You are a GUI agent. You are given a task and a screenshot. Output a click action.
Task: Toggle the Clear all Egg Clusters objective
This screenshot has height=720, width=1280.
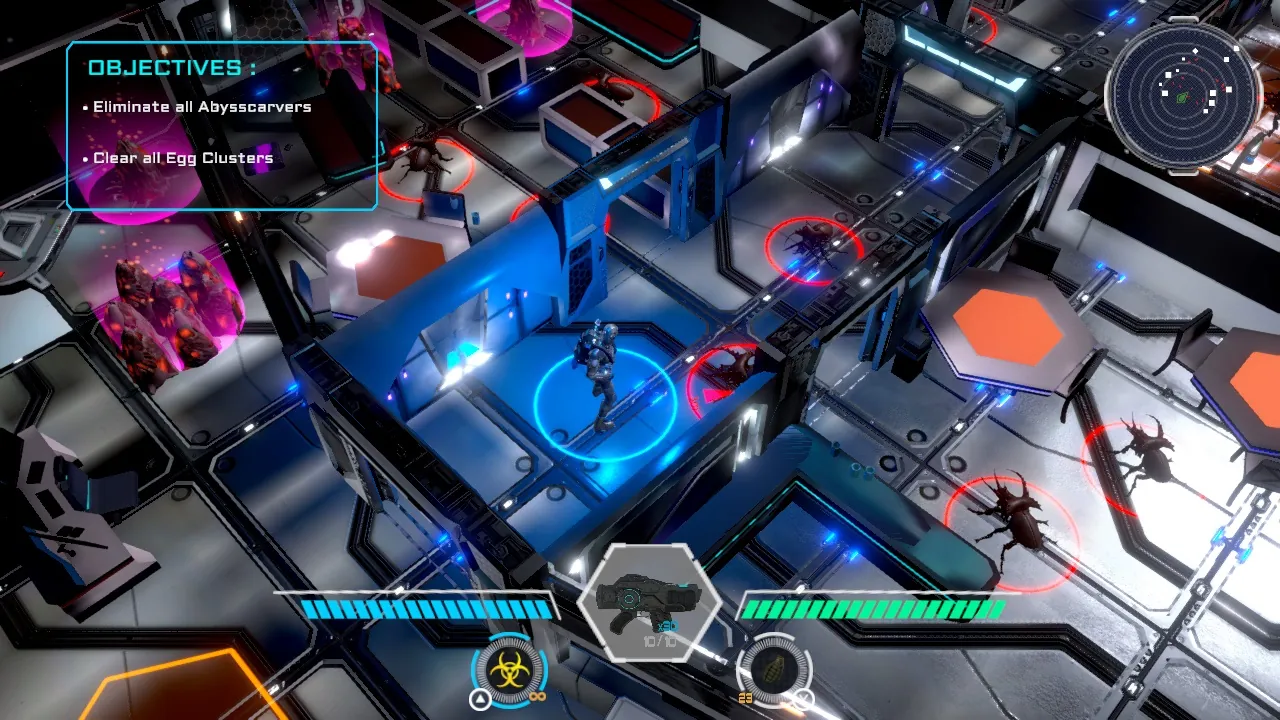coord(181,157)
